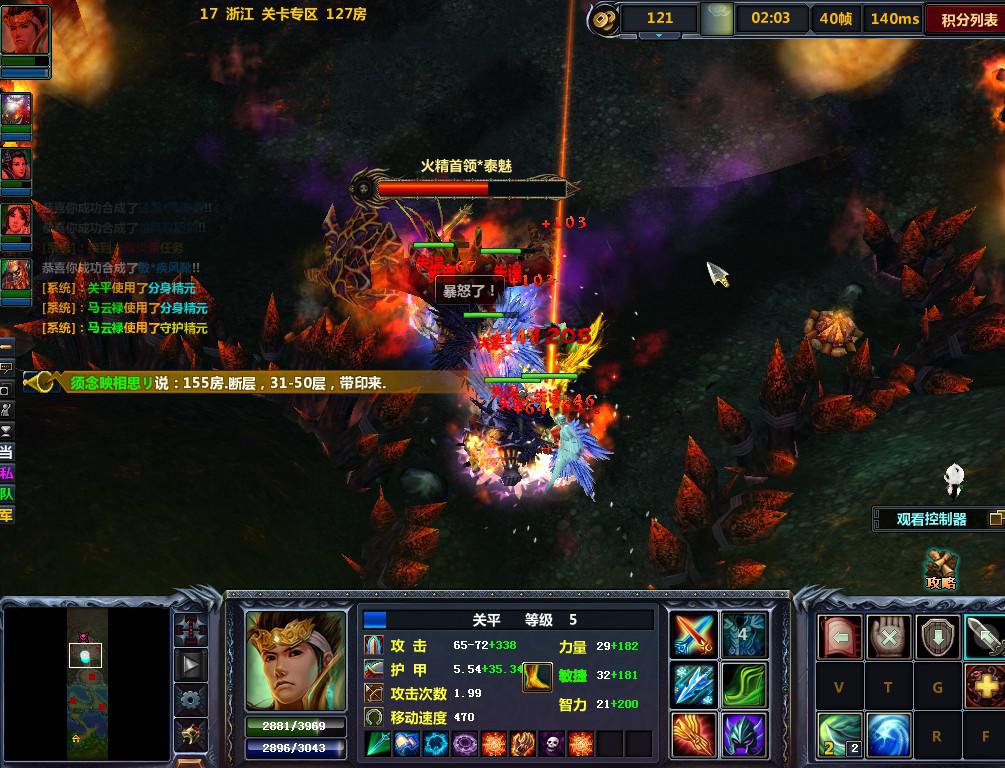
Task: Click the golden boots icon in the stats panel
Action: coord(538,677)
